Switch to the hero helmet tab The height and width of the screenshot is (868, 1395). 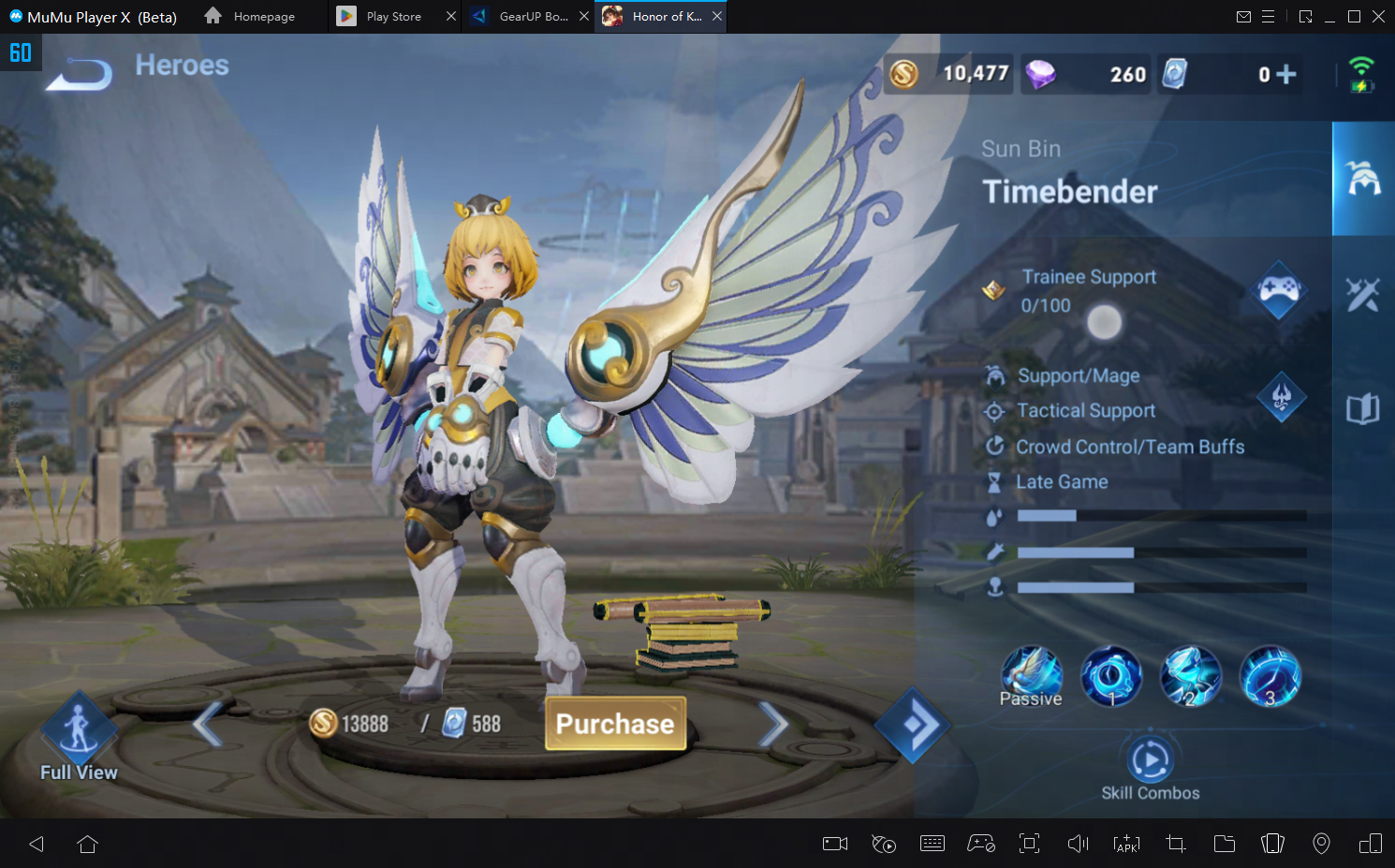click(1363, 178)
